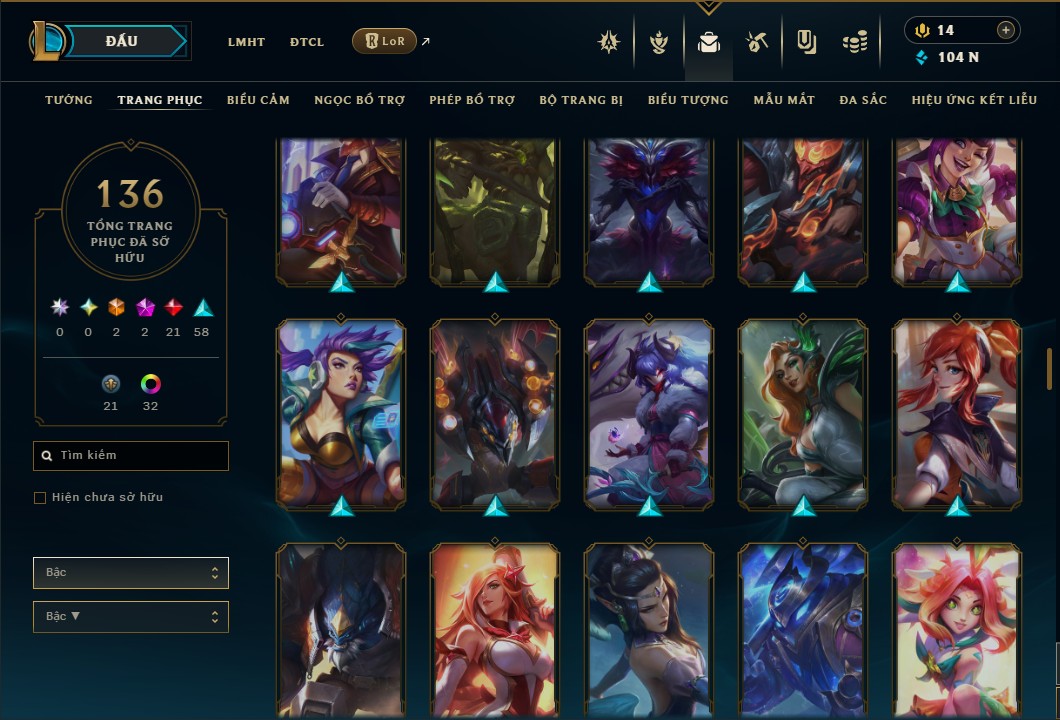Toggle the Hiện chưa sở hữu checkbox

pos(40,497)
